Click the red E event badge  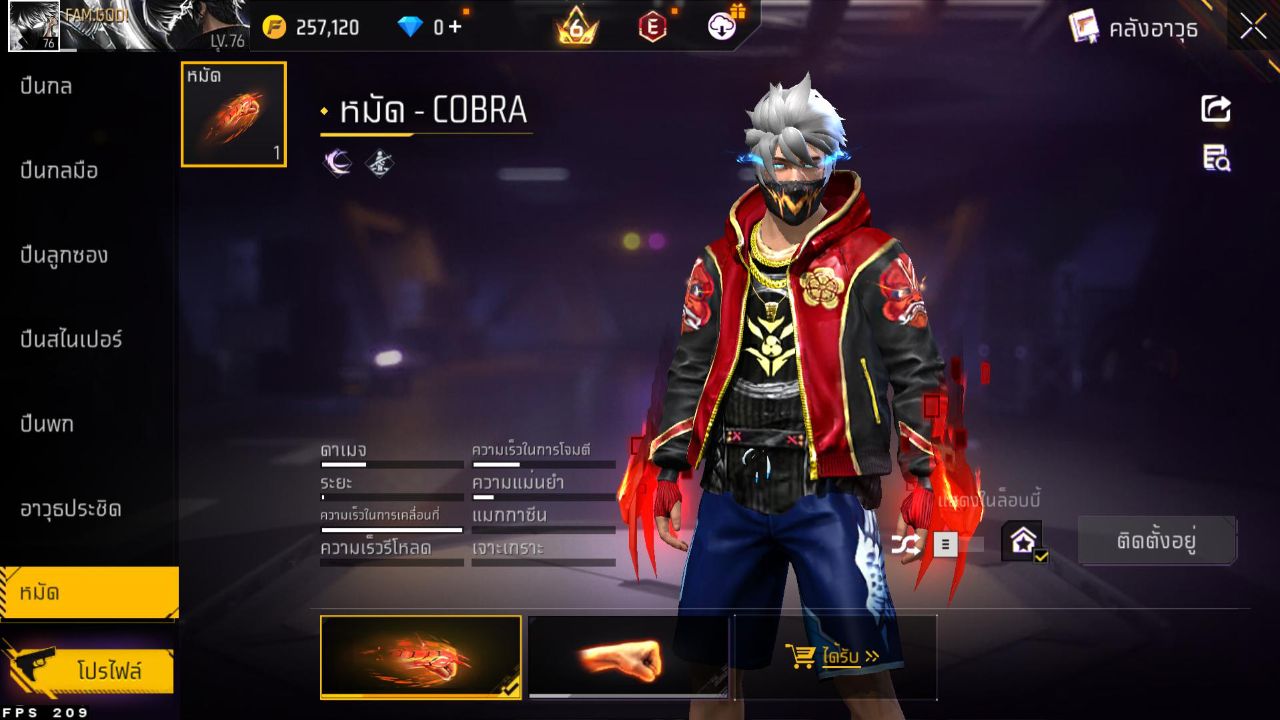coord(653,27)
